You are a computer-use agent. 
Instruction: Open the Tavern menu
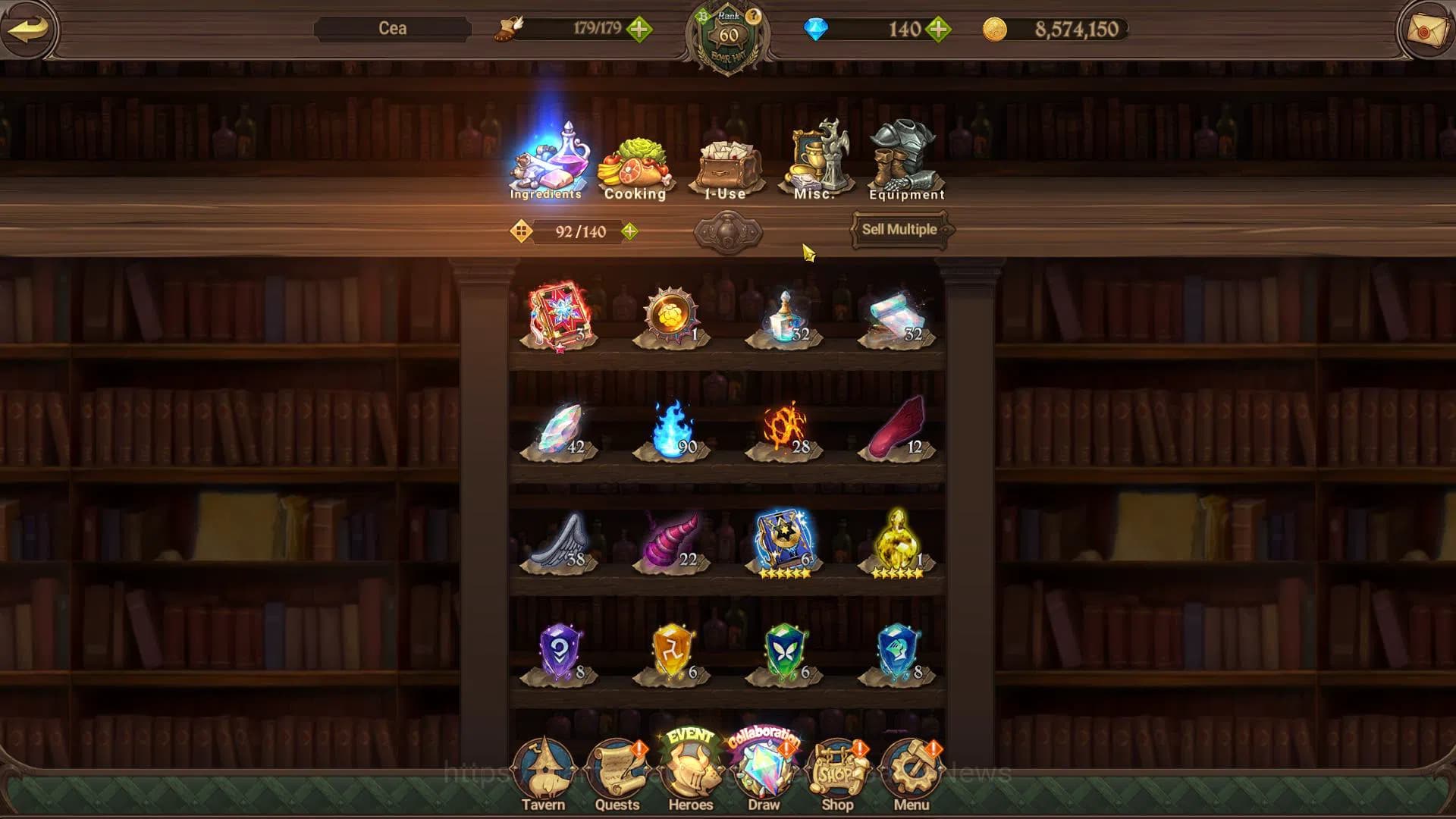click(543, 775)
